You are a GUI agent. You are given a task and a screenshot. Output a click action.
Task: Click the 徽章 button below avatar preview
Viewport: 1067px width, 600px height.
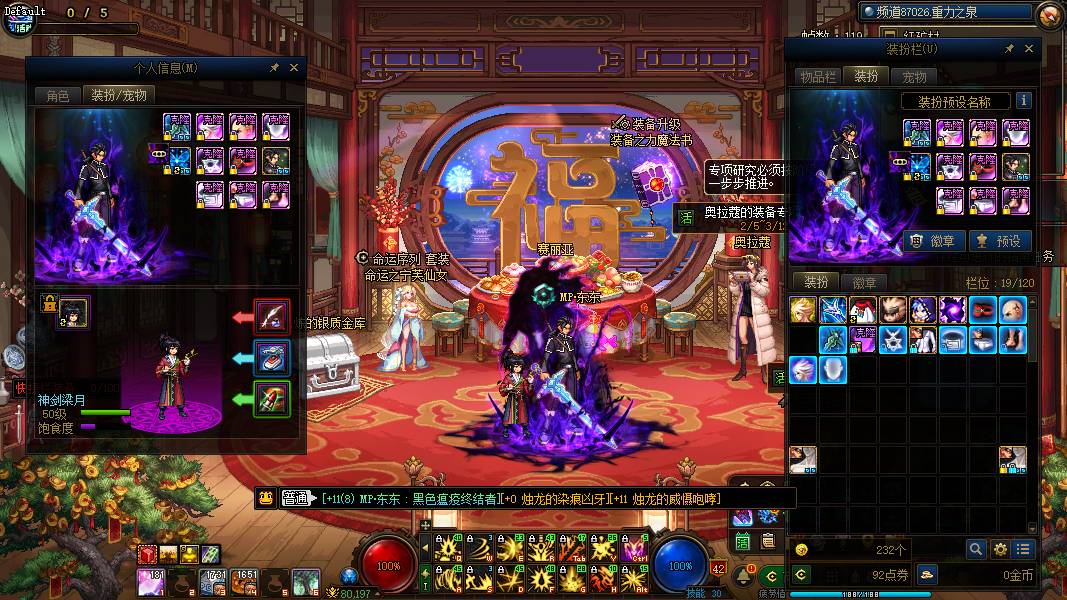click(x=935, y=241)
